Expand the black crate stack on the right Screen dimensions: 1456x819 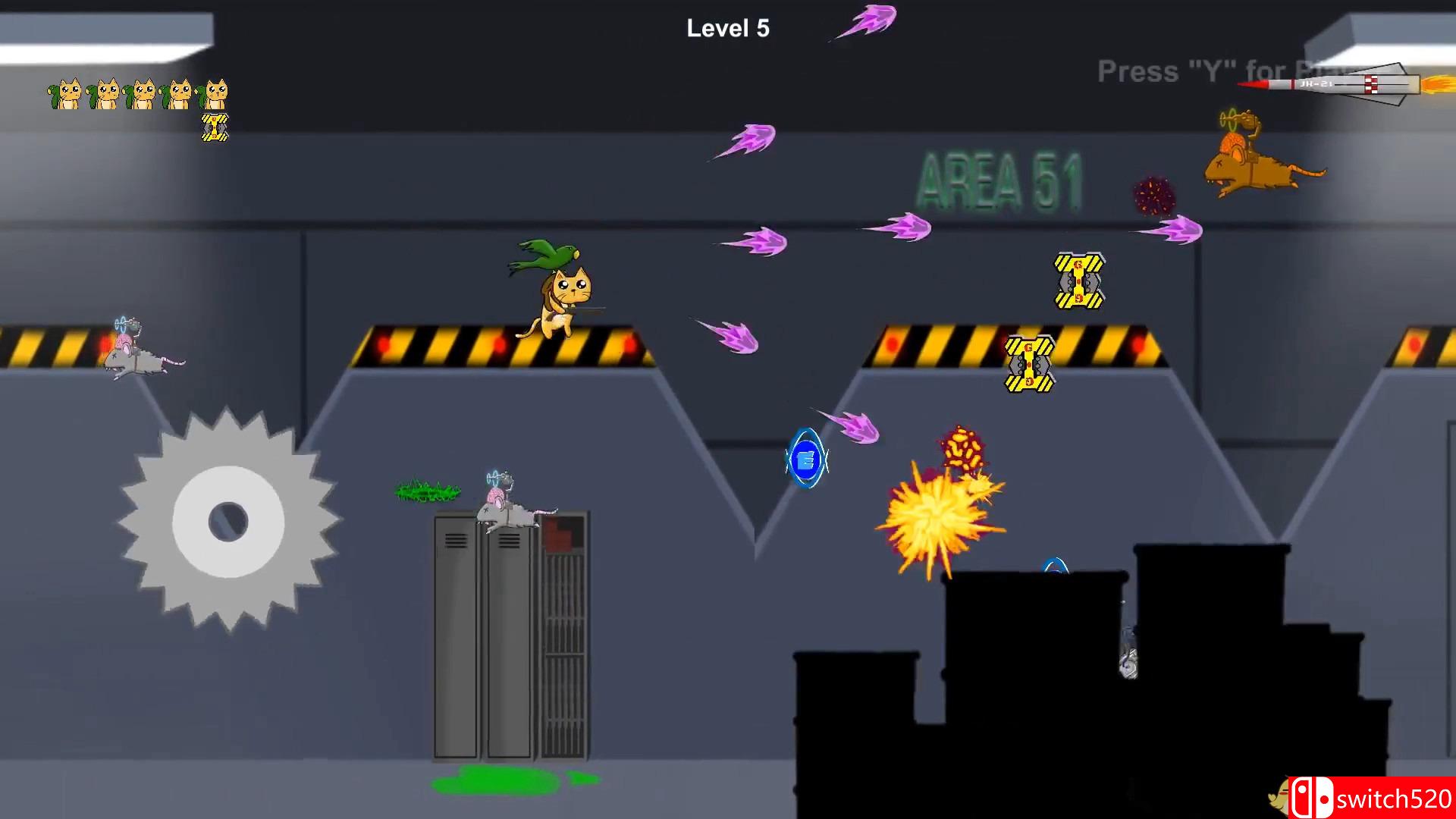click(x=1062, y=682)
